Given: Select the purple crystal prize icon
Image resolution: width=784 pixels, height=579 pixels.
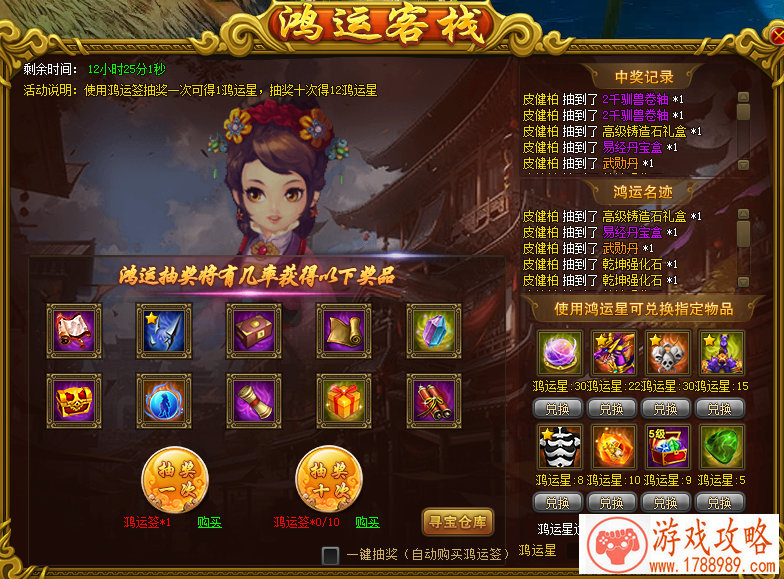Looking at the screenshot, I should (434, 331).
